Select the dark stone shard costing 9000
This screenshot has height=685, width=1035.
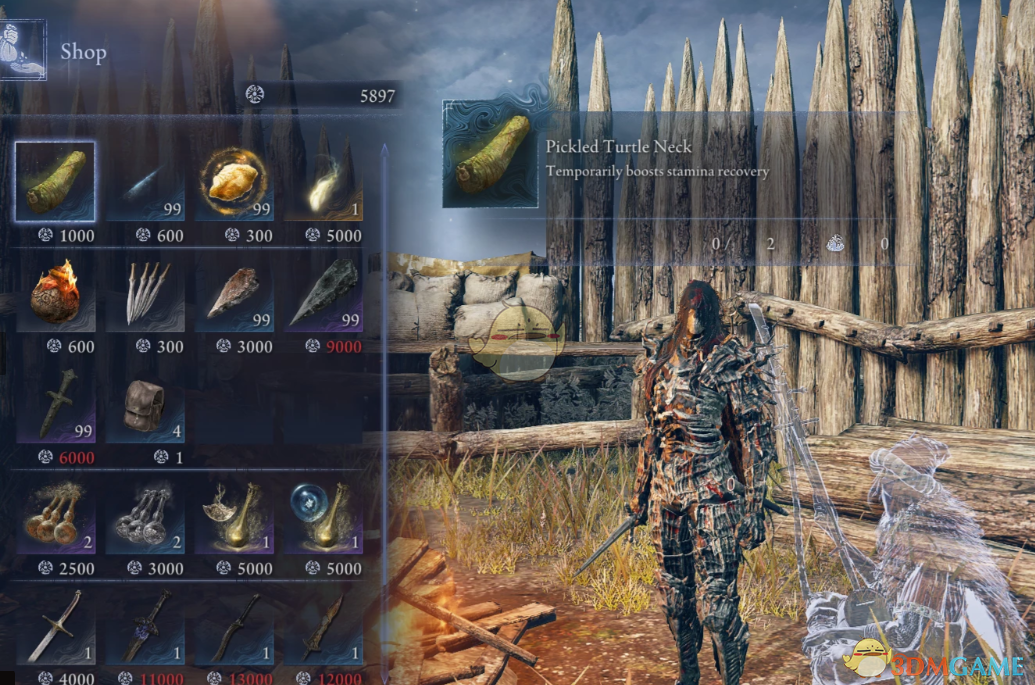[x=325, y=292]
